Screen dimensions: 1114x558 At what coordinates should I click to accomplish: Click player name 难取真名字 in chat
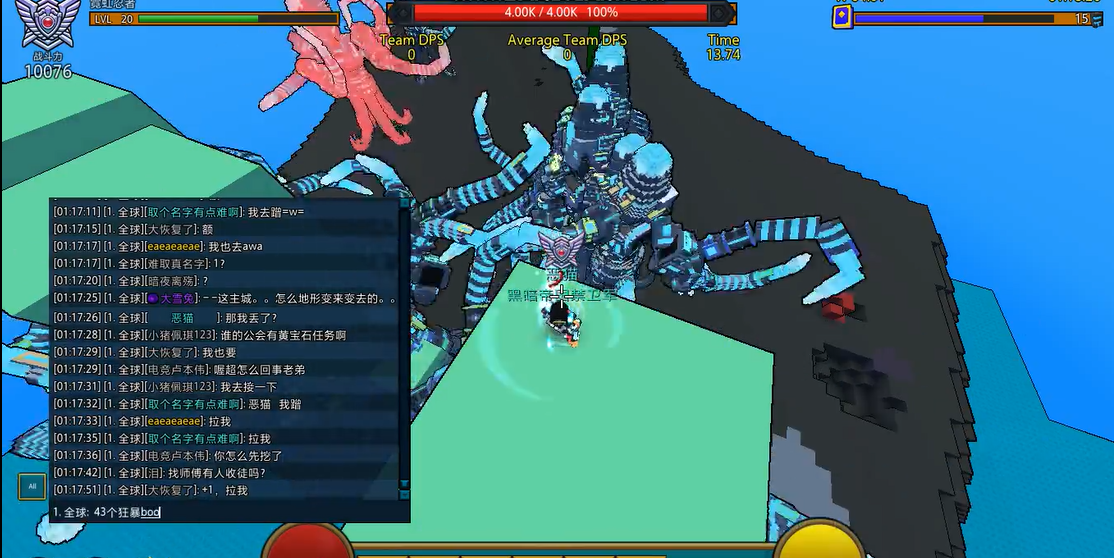point(176,263)
